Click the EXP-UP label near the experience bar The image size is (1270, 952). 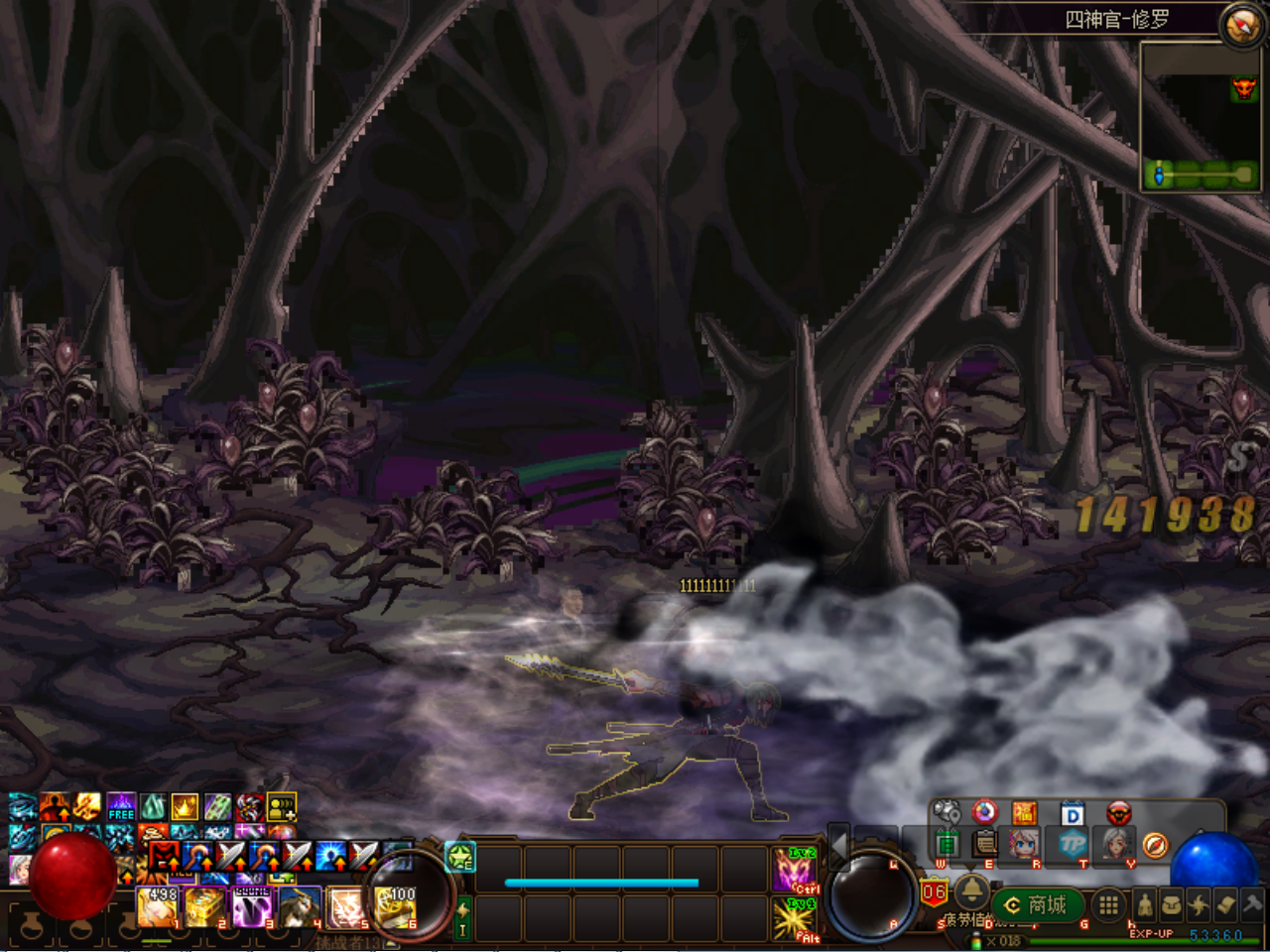click(1151, 932)
